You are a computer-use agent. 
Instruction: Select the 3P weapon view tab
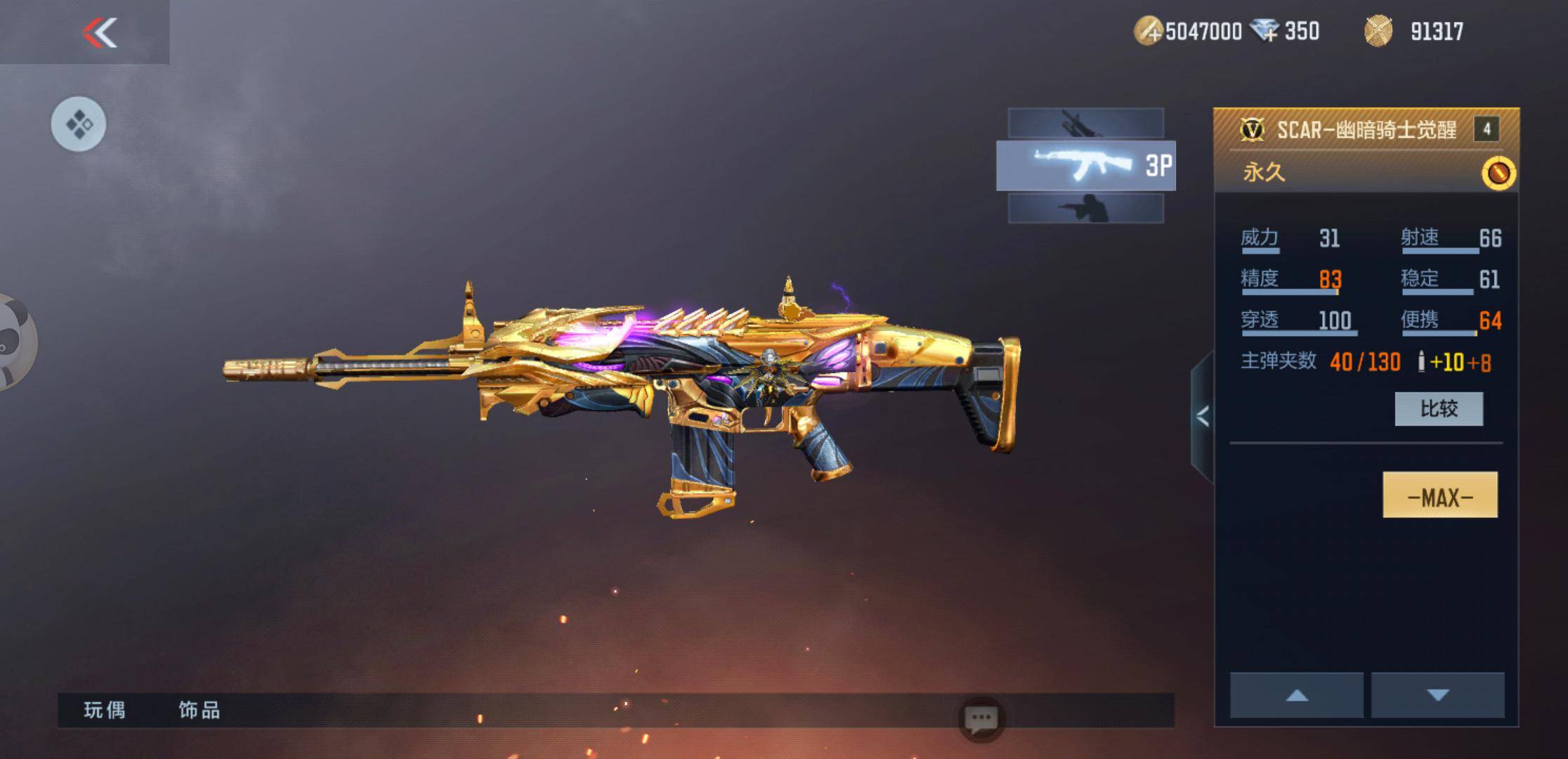tap(1085, 166)
